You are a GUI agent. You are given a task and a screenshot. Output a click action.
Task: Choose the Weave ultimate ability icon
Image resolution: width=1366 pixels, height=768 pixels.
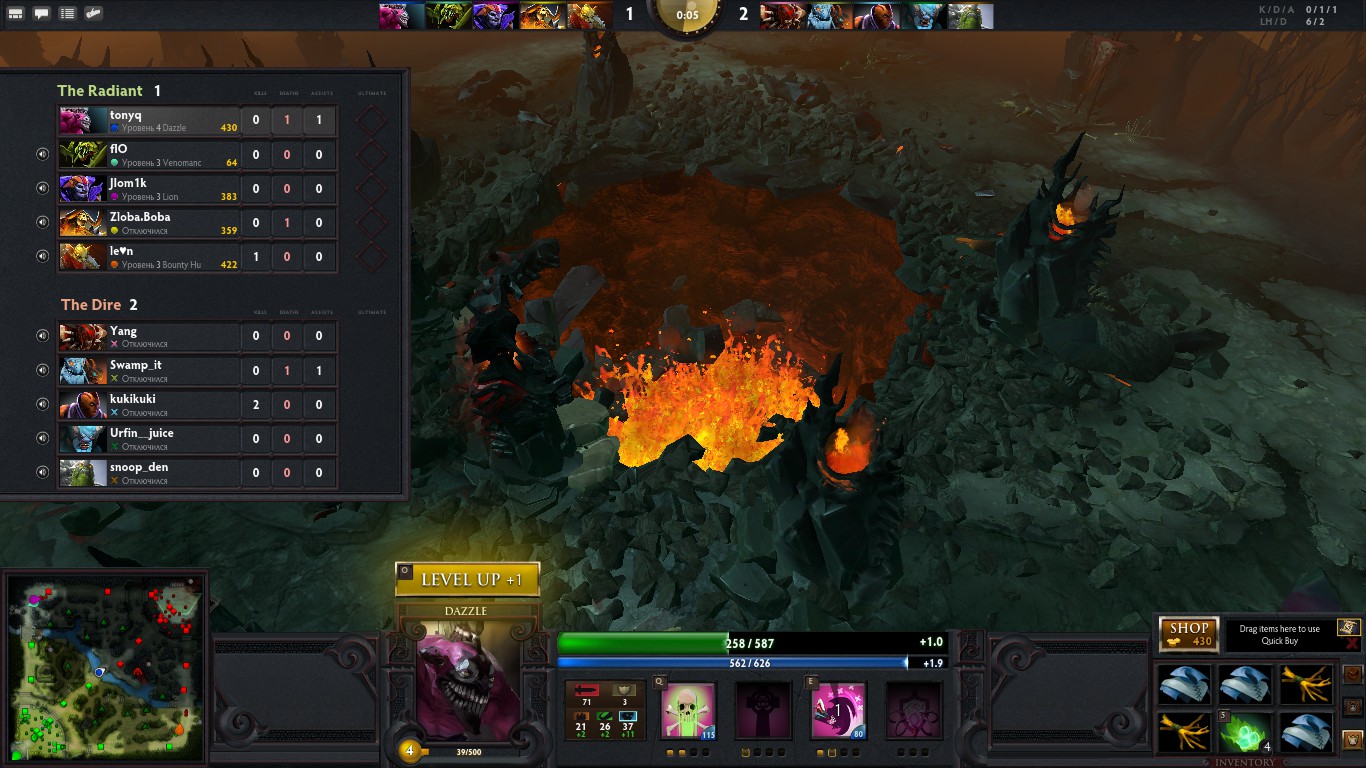[x=913, y=711]
